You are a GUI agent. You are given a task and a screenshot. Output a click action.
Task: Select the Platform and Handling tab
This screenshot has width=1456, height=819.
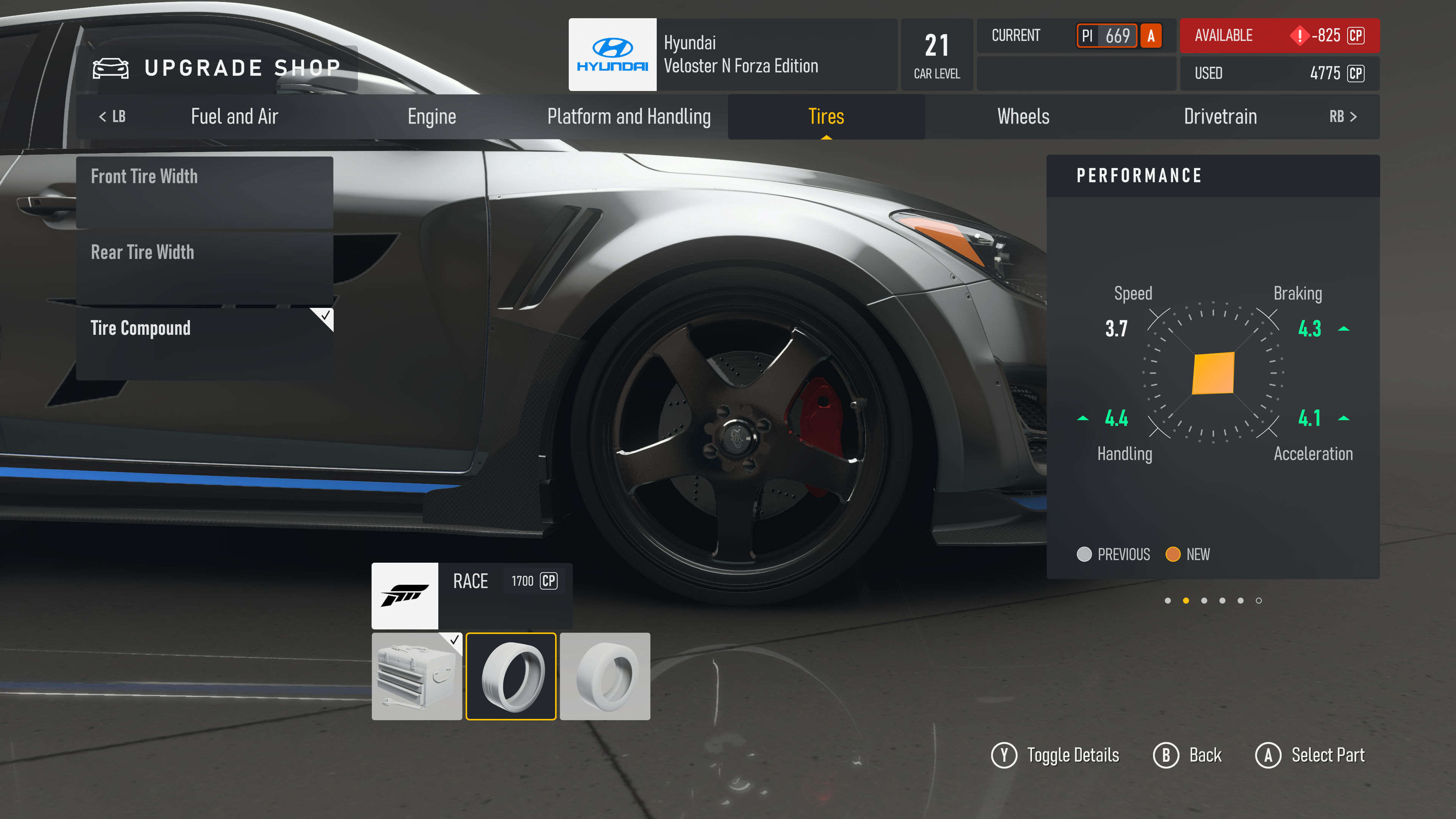tap(629, 116)
